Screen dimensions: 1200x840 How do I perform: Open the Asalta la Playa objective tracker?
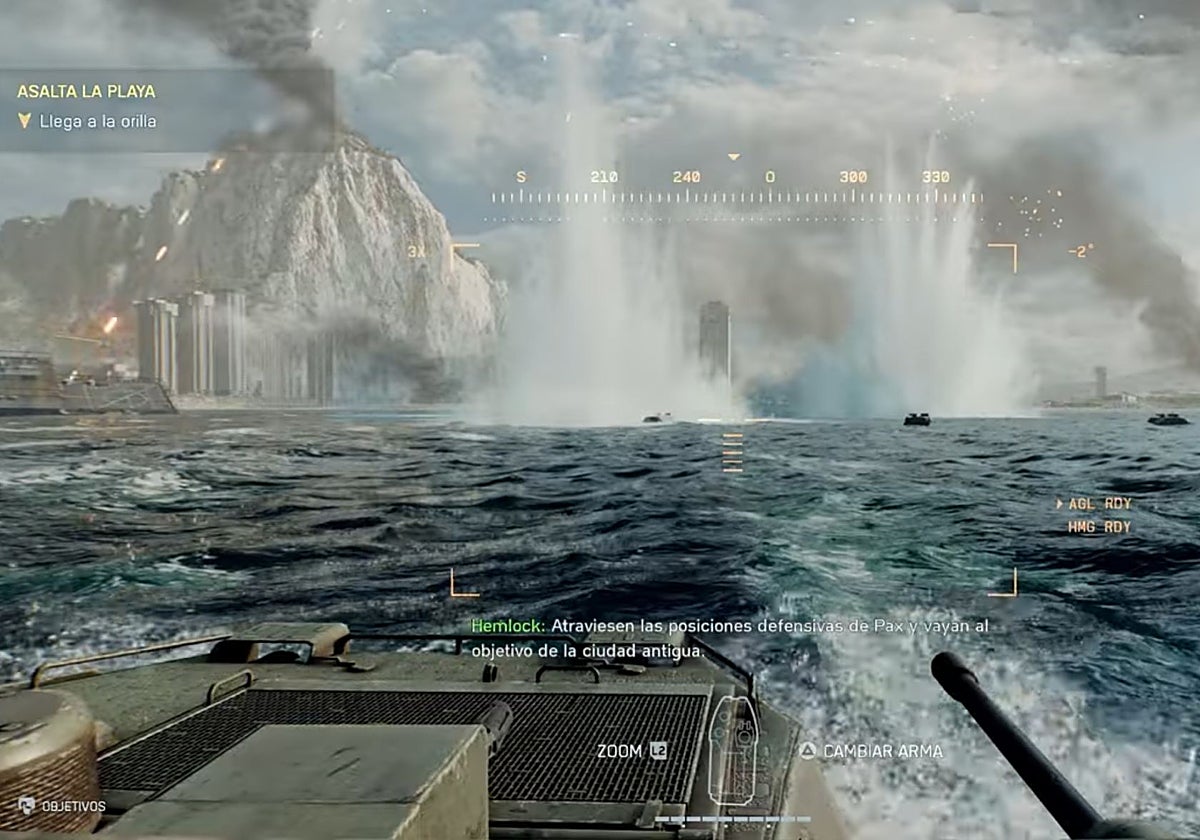pyautogui.click(x=86, y=91)
